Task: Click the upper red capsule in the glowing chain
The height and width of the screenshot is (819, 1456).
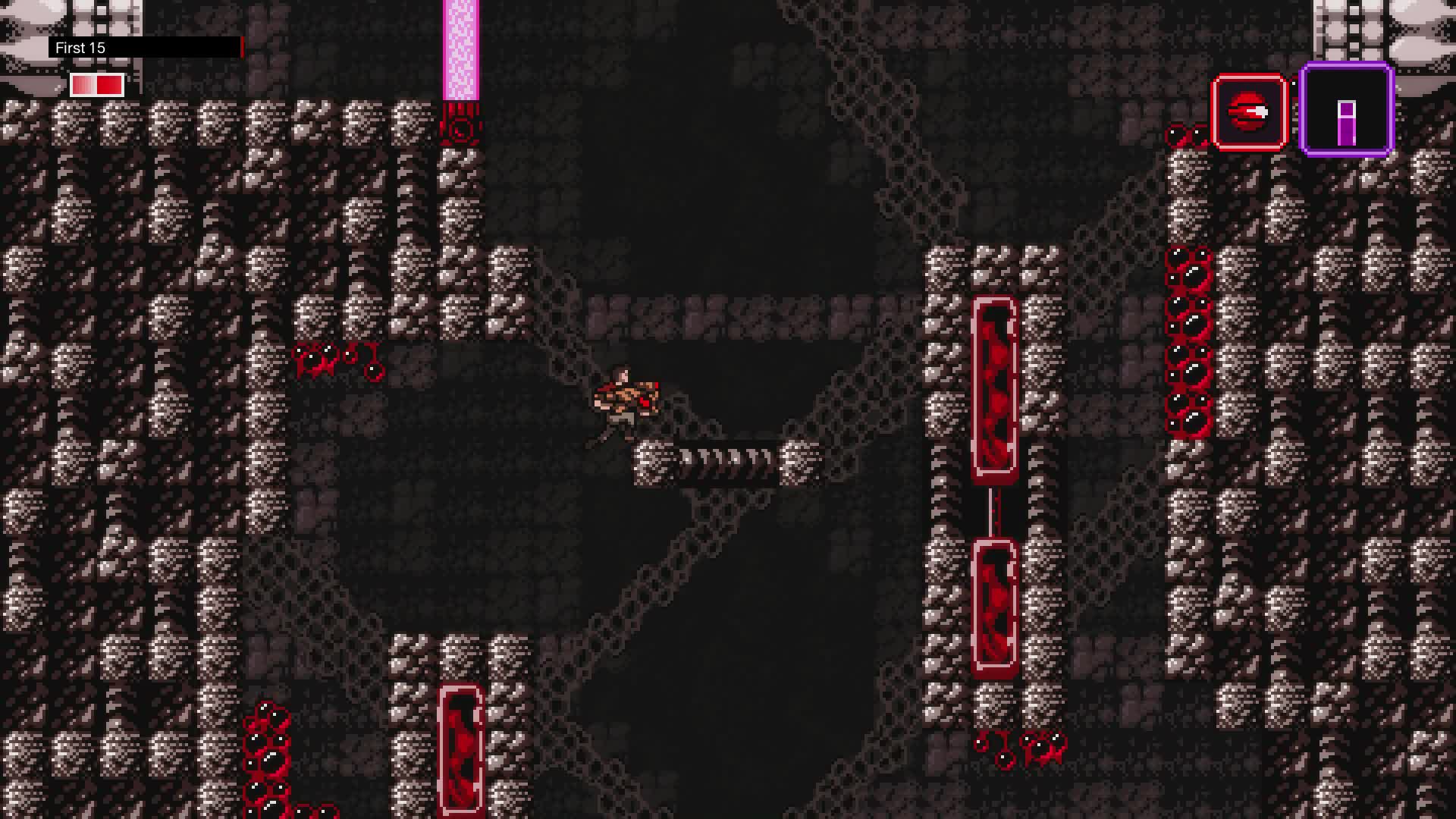Action: point(993,387)
